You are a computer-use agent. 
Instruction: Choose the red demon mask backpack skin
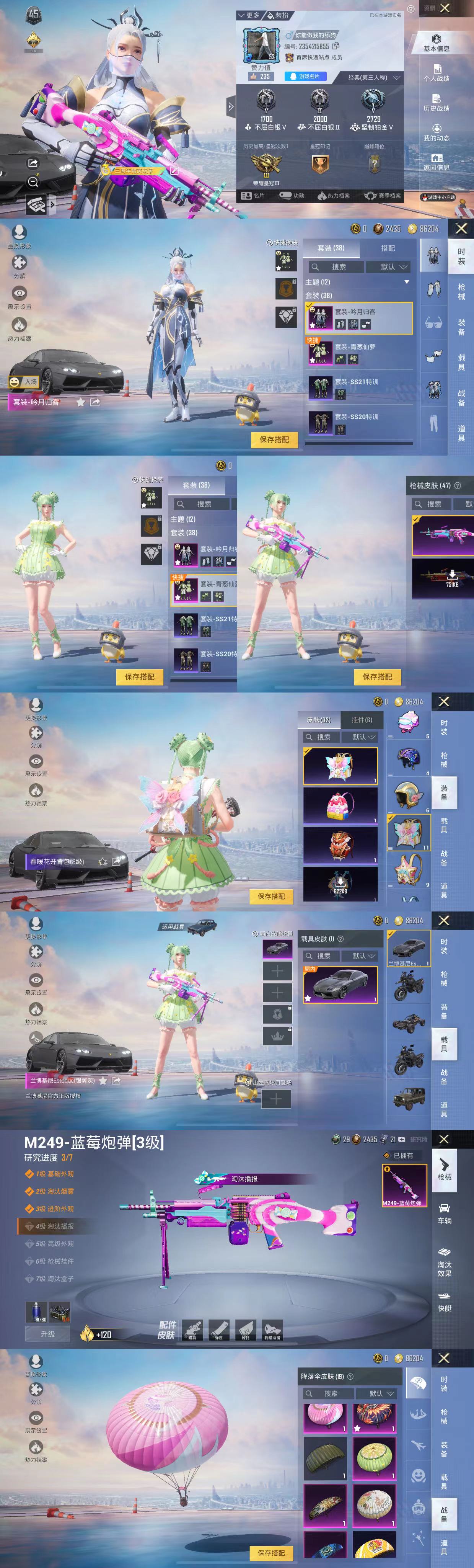(340, 846)
